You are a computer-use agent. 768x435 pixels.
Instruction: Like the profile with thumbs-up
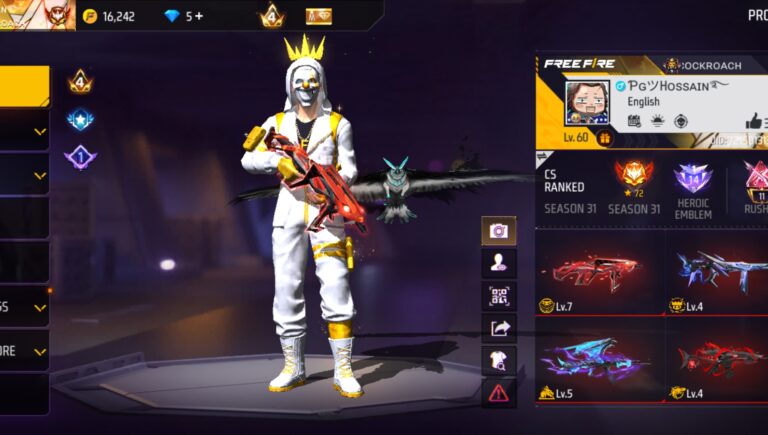(x=753, y=121)
